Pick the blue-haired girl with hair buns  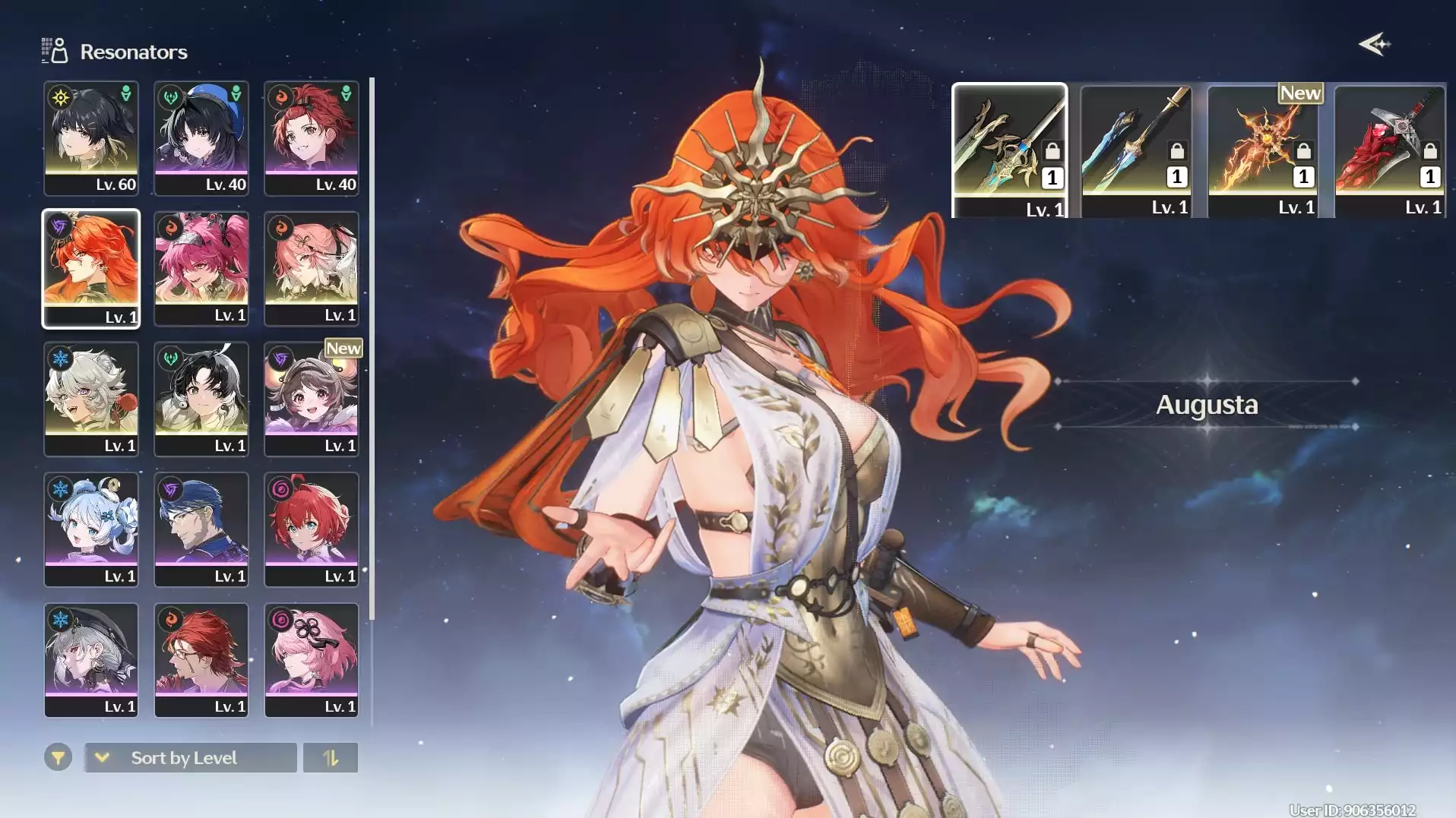(x=91, y=529)
